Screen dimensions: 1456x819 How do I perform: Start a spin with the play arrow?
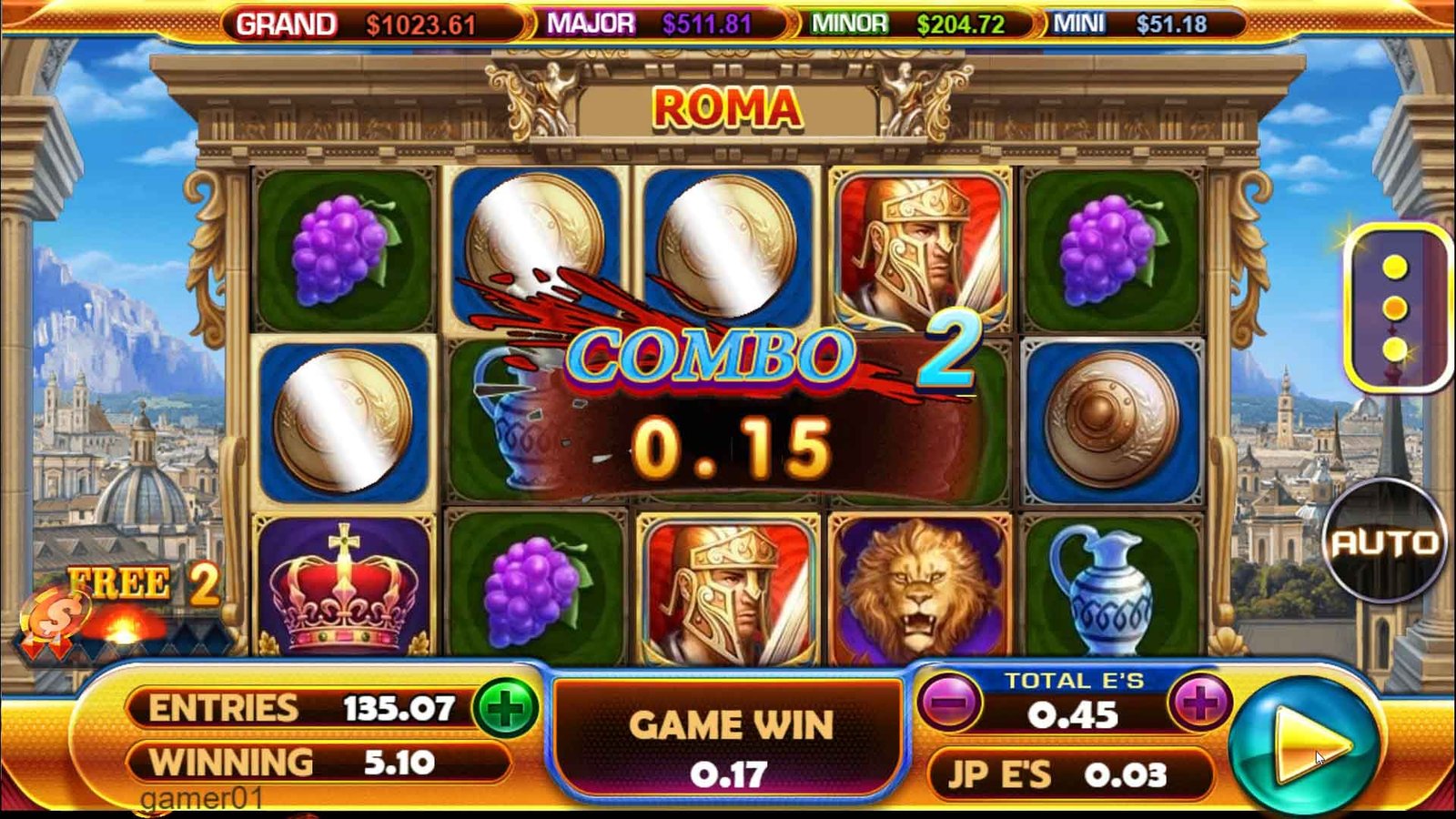(x=1303, y=746)
